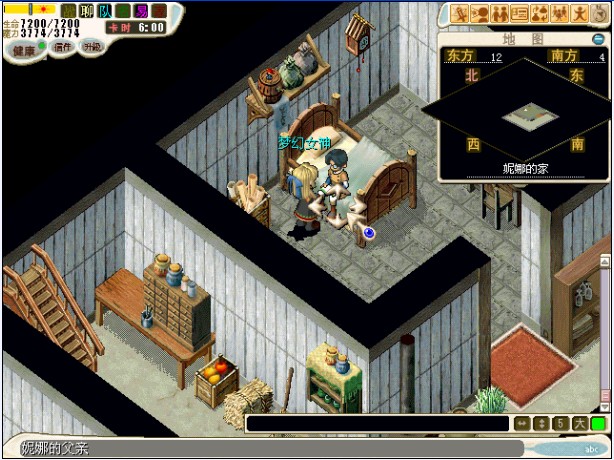Toggle the chat horizontal resize arrow button
This screenshot has height=460, width=614.
click(522, 424)
